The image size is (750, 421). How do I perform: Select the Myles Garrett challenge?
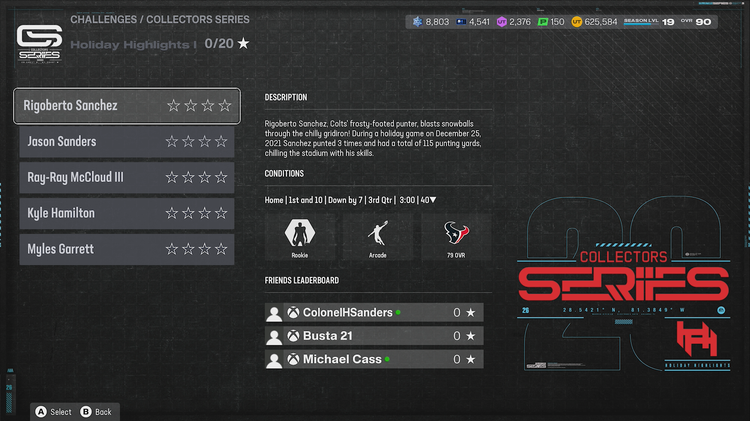coord(127,249)
